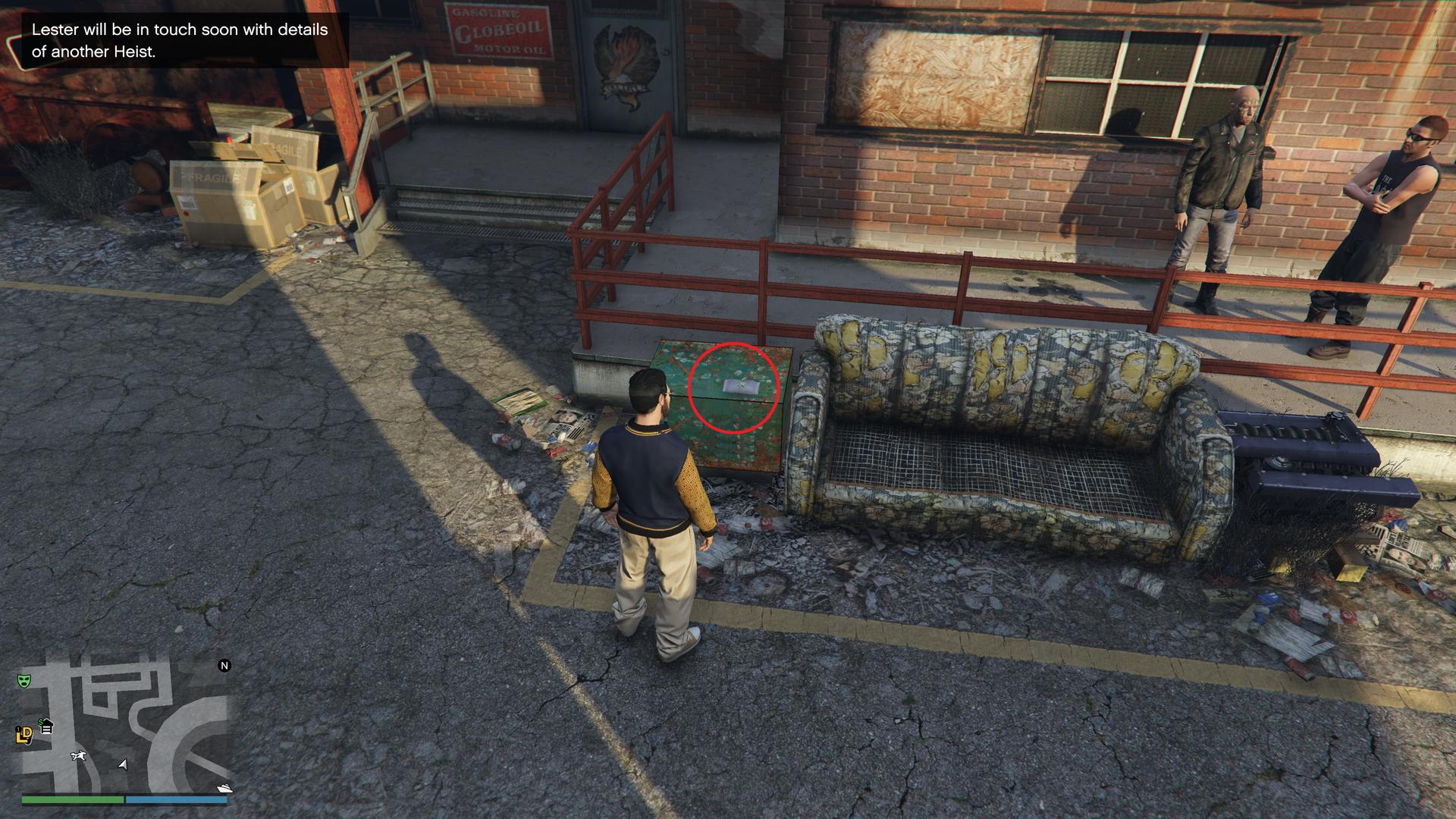Image resolution: width=1456 pixels, height=819 pixels.
Task: Click the garage-for-sale blip with dollar sign
Action: (45, 726)
